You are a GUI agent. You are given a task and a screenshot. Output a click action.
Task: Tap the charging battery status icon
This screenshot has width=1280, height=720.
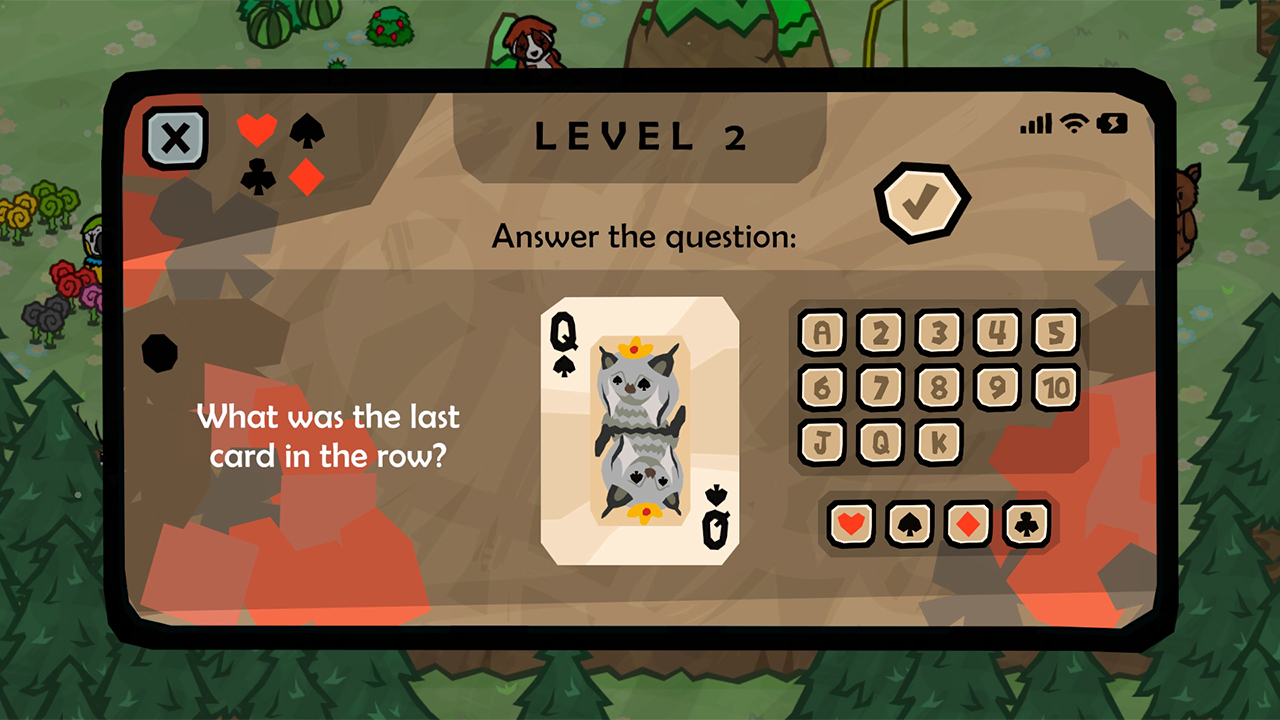(1110, 124)
